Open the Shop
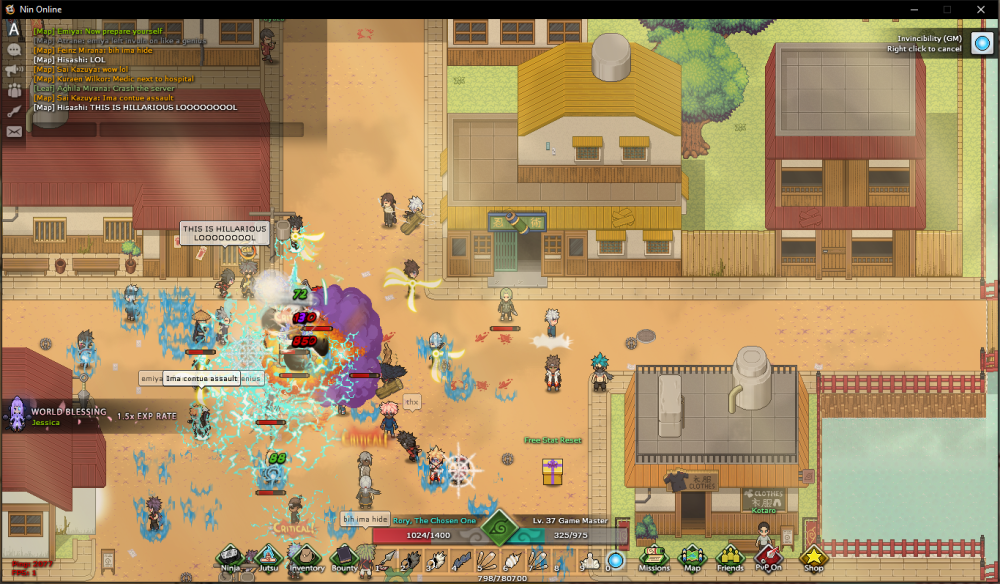The width and height of the screenshot is (1000, 584). point(813,556)
